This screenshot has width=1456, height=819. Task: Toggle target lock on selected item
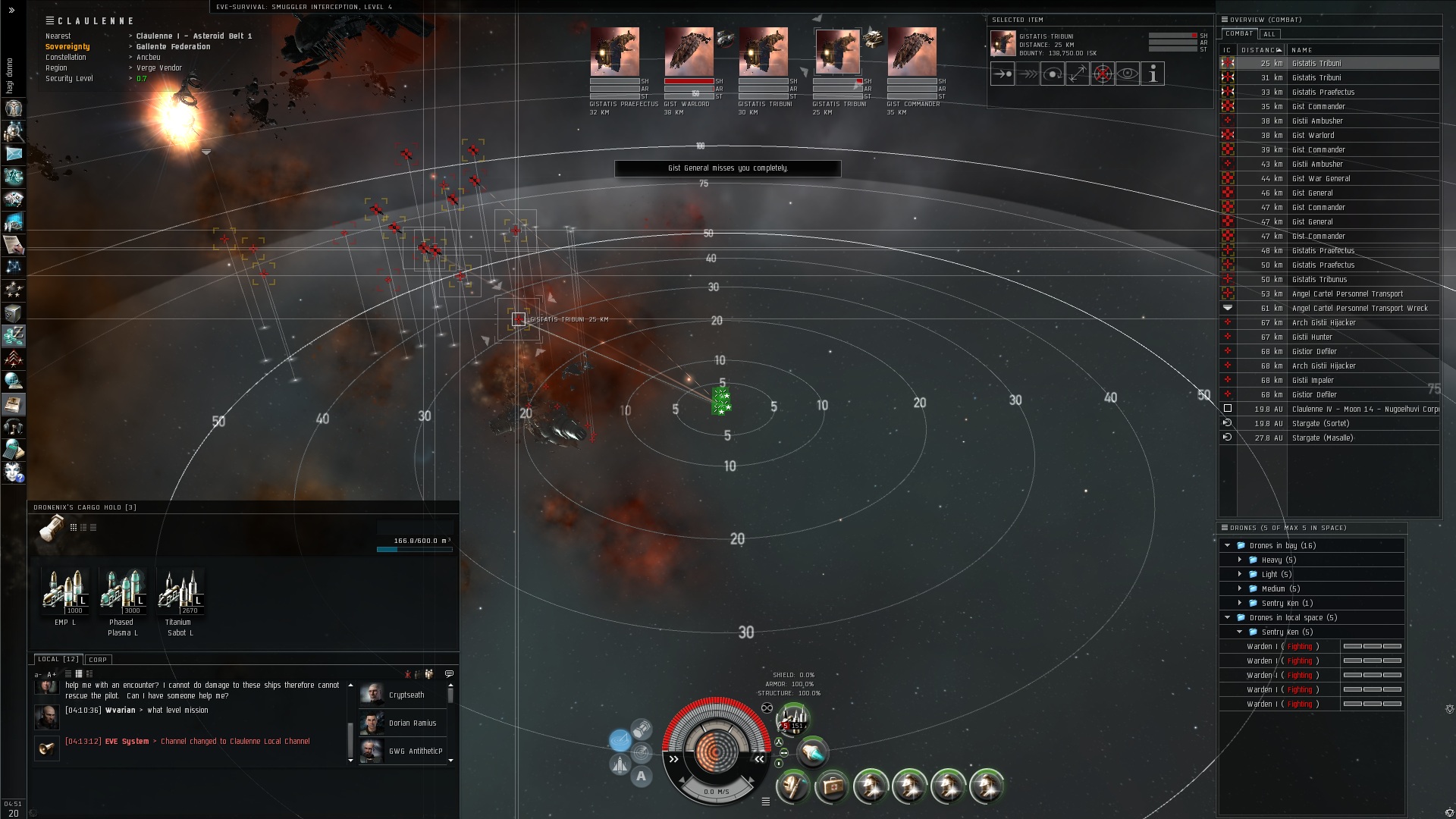coord(1103,74)
